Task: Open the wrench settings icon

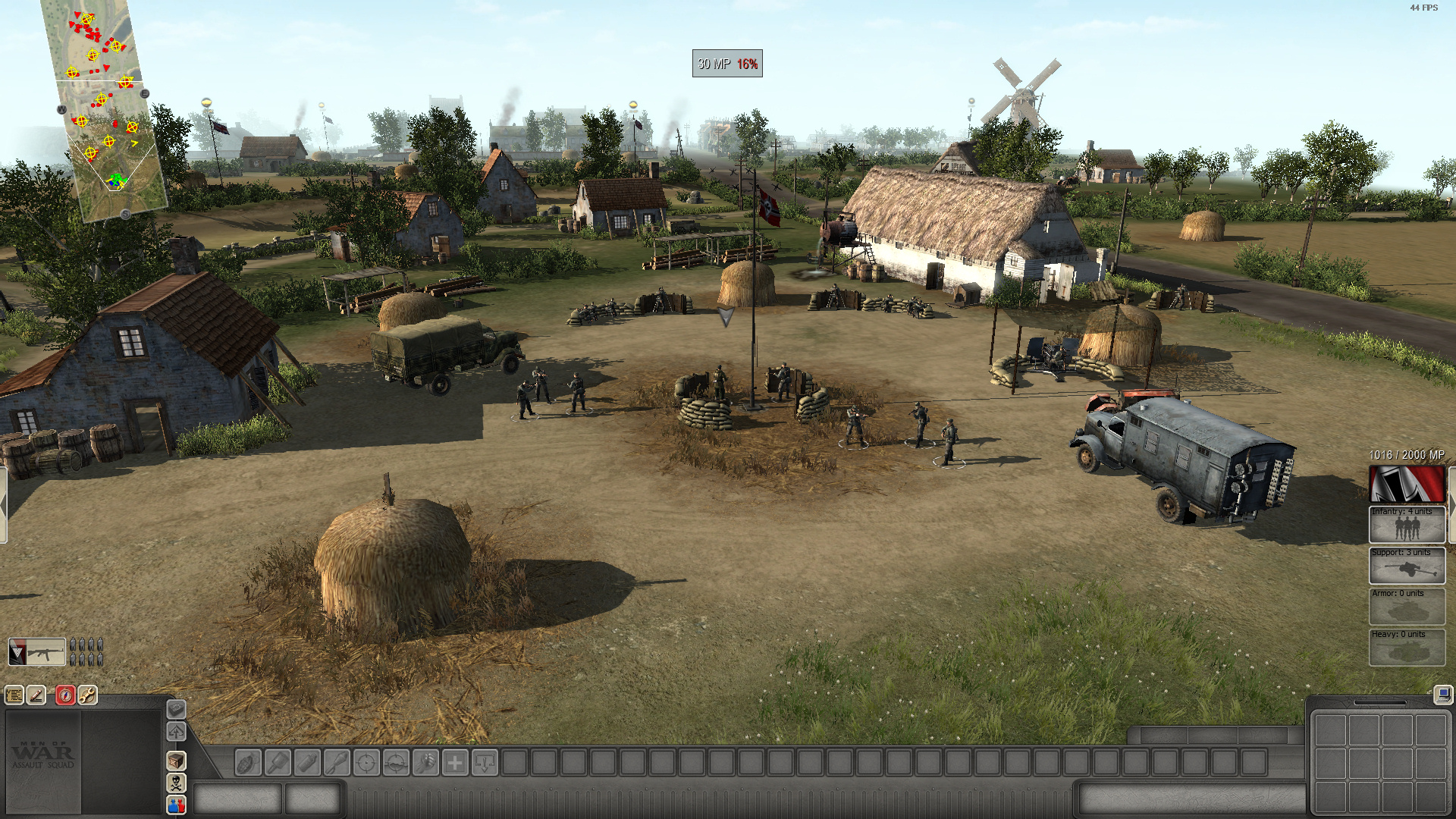Action: [87, 695]
